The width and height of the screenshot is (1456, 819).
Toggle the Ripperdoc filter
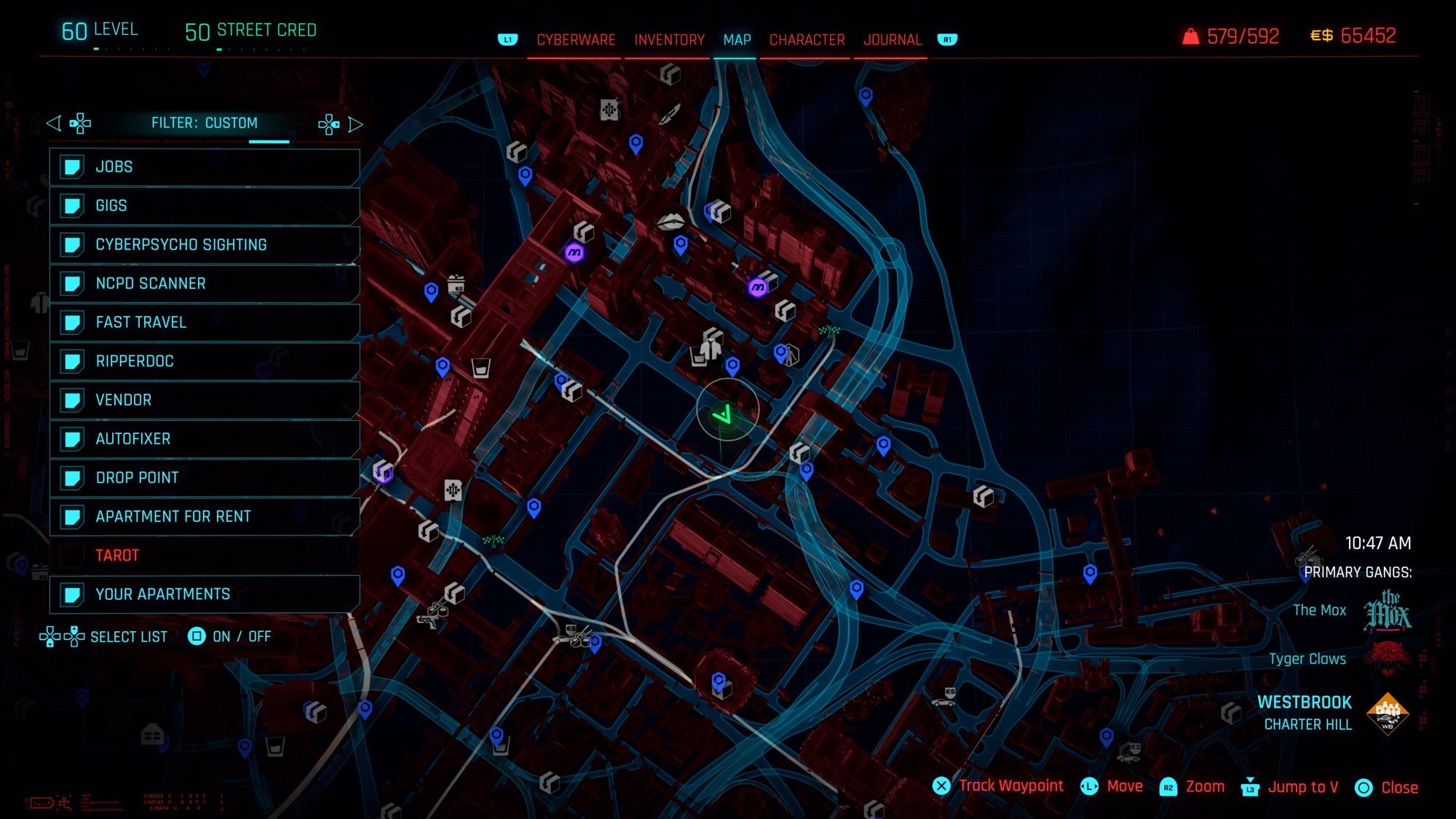pos(204,361)
